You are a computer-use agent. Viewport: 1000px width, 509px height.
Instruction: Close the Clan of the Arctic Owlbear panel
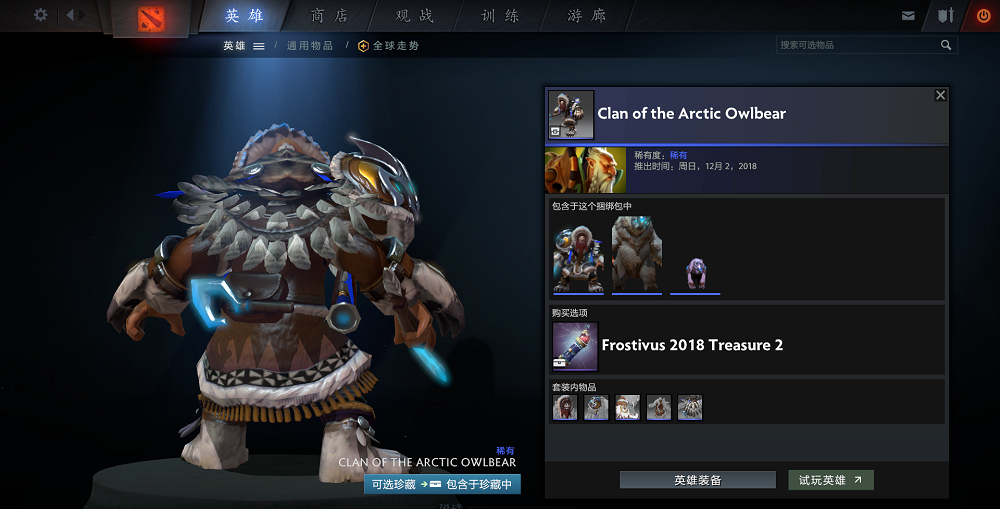point(940,95)
